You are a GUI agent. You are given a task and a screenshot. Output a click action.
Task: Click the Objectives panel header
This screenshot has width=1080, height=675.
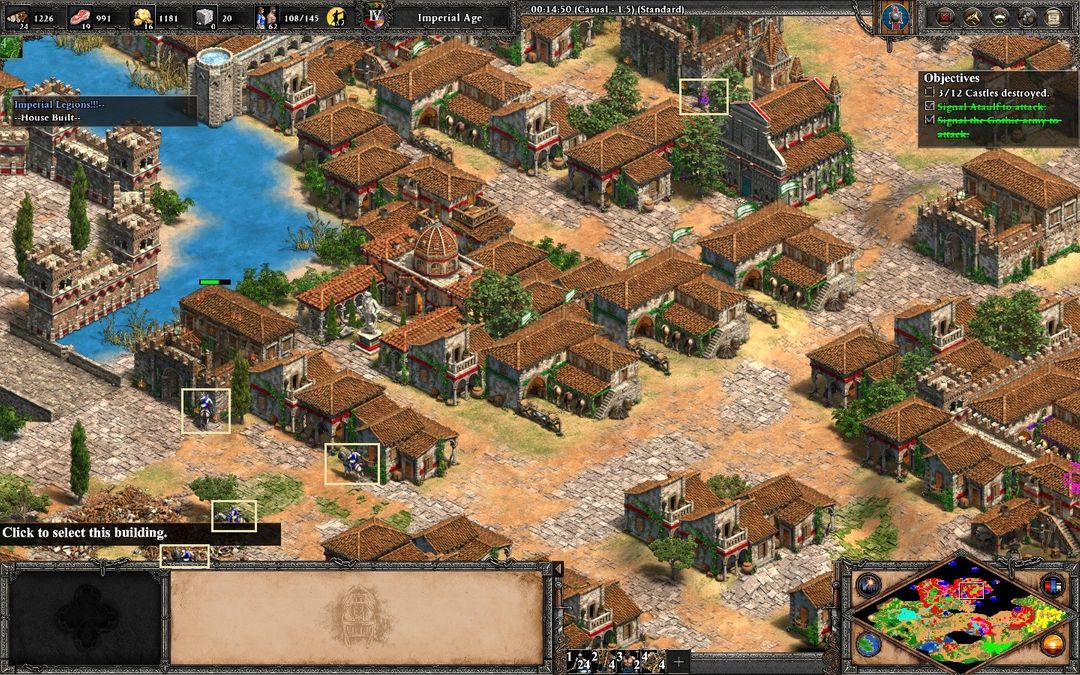tap(951, 77)
